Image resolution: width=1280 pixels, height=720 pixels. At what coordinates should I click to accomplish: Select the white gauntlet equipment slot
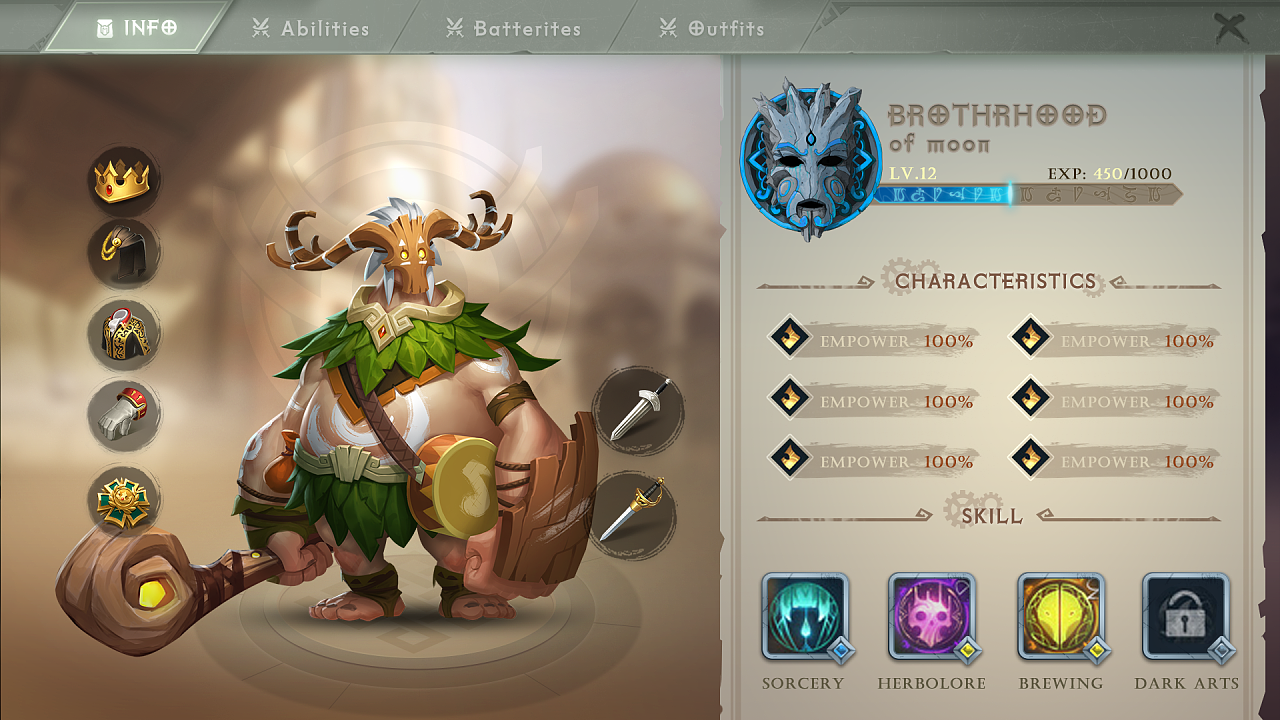(x=123, y=412)
